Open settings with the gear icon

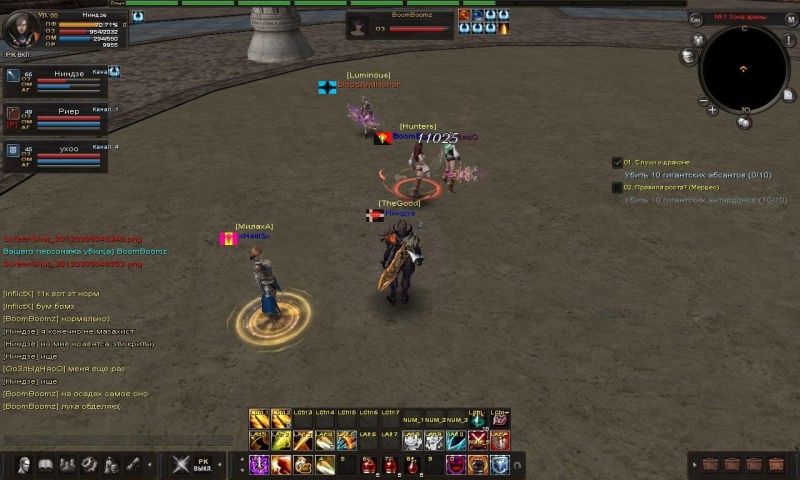pyautogui.click(x=89, y=464)
